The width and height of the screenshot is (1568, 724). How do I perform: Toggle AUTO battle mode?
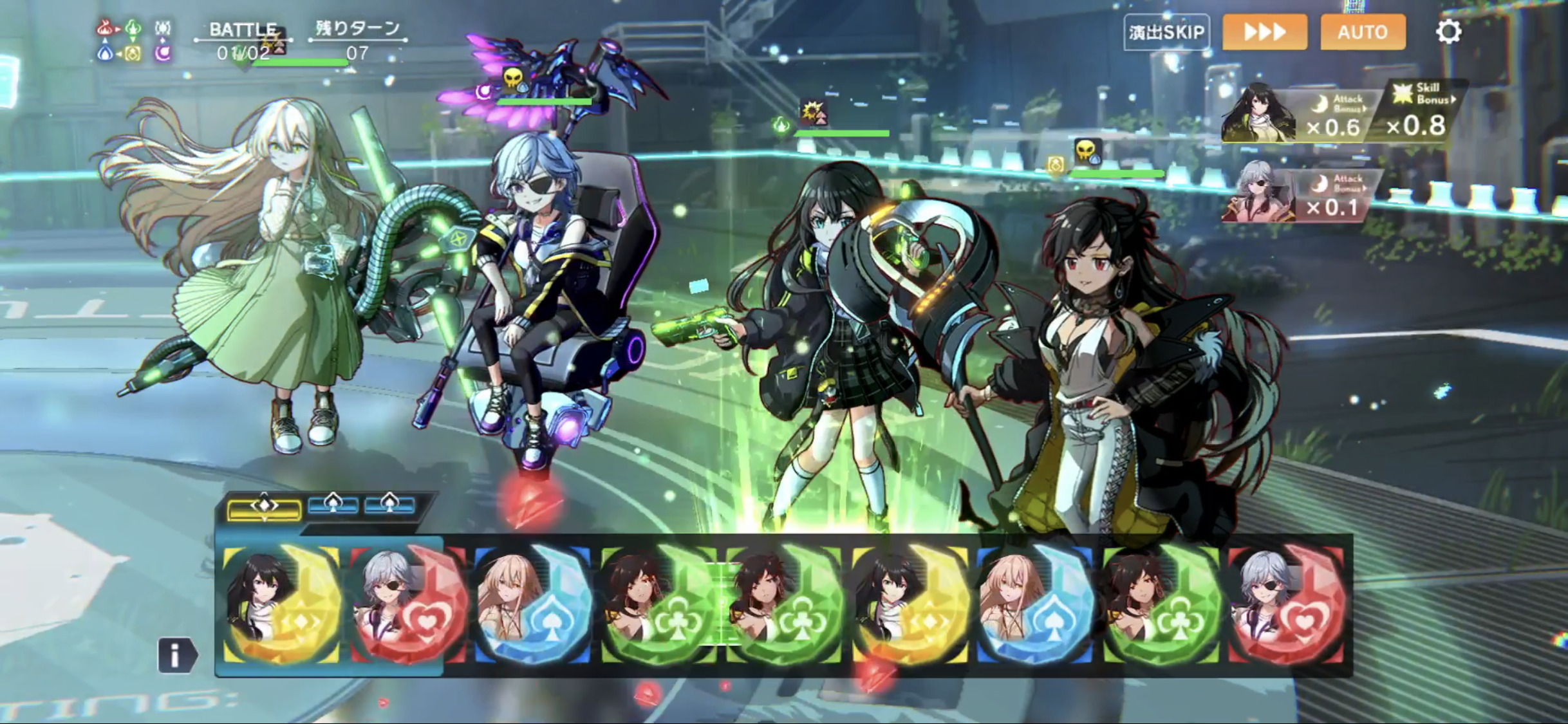pyautogui.click(x=1363, y=32)
